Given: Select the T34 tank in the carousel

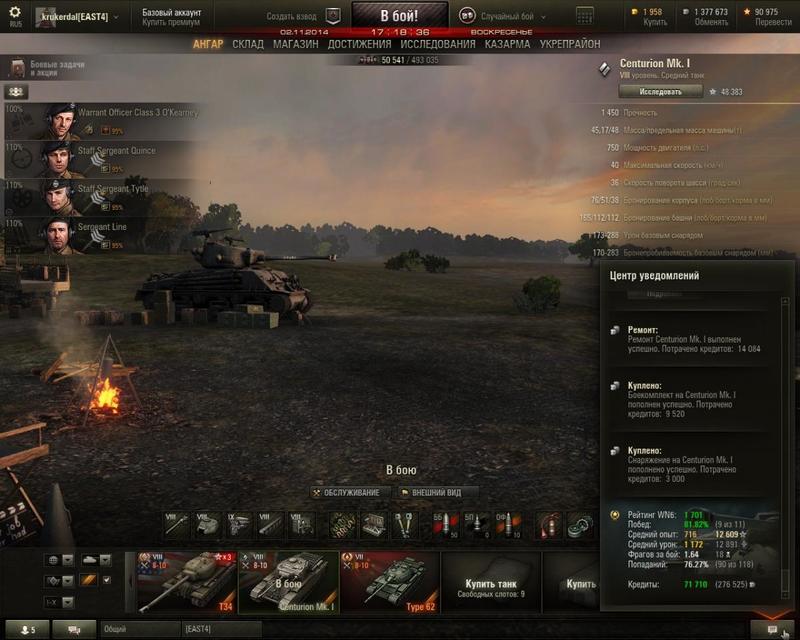Looking at the screenshot, I should coord(187,580).
